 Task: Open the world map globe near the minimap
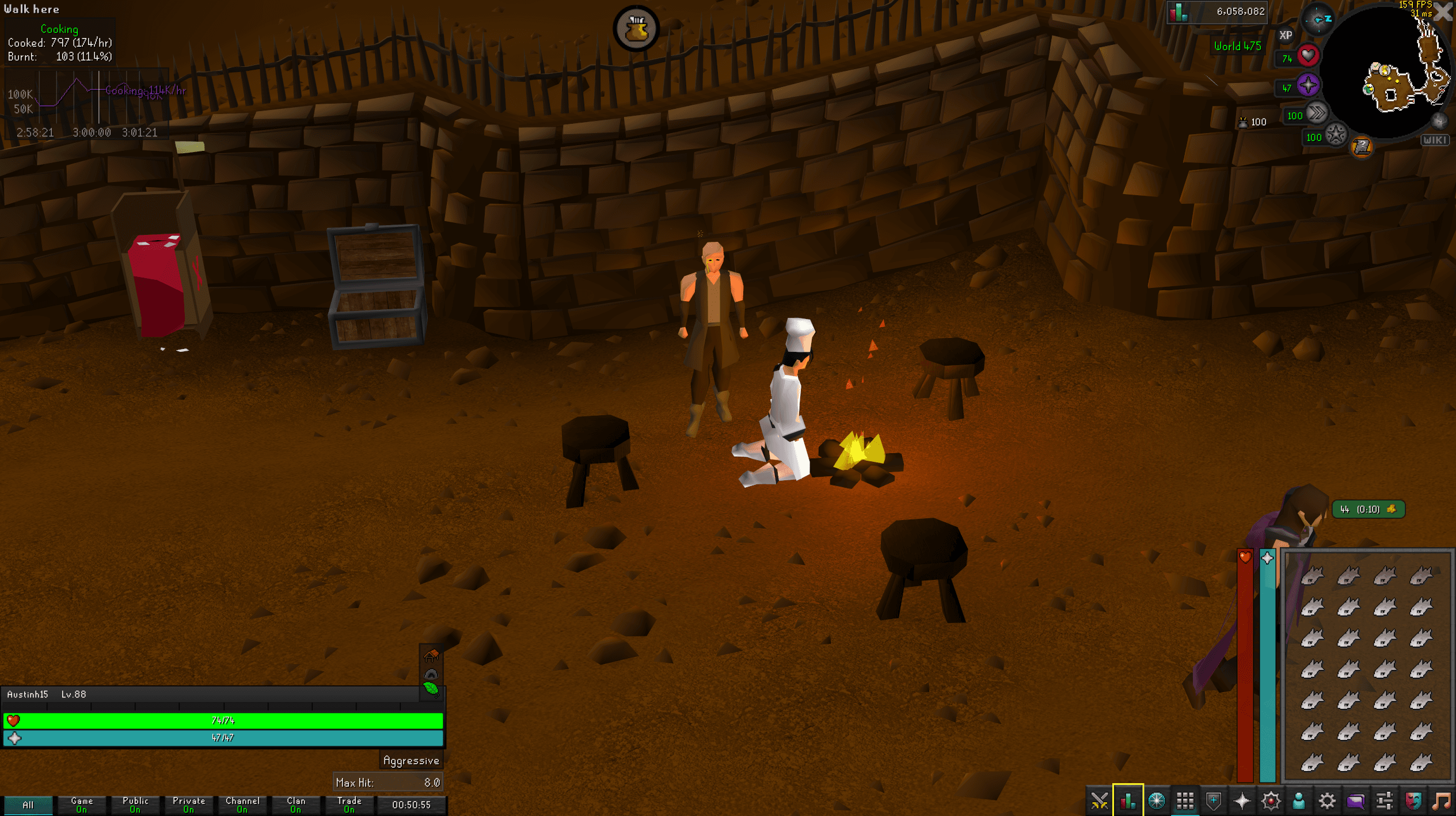[x=1440, y=120]
